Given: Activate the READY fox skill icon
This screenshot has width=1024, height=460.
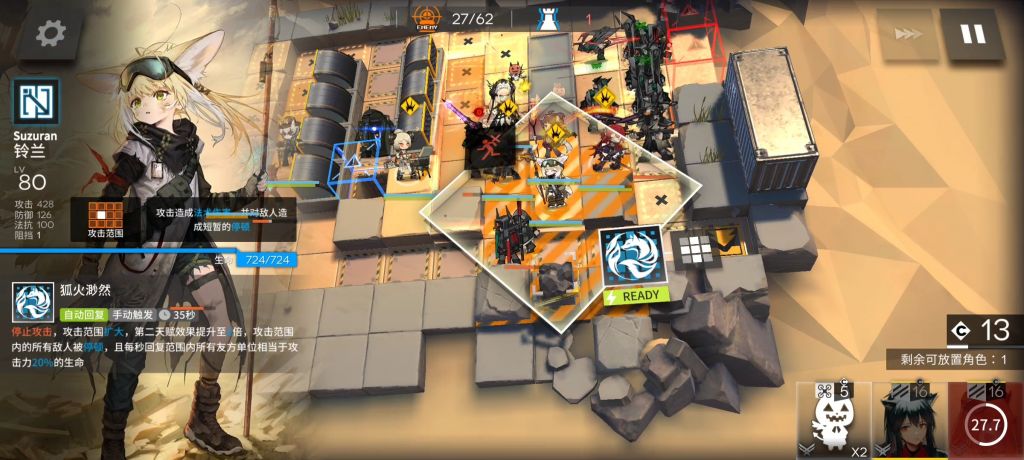Looking at the screenshot, I should [x=632, y=259].
